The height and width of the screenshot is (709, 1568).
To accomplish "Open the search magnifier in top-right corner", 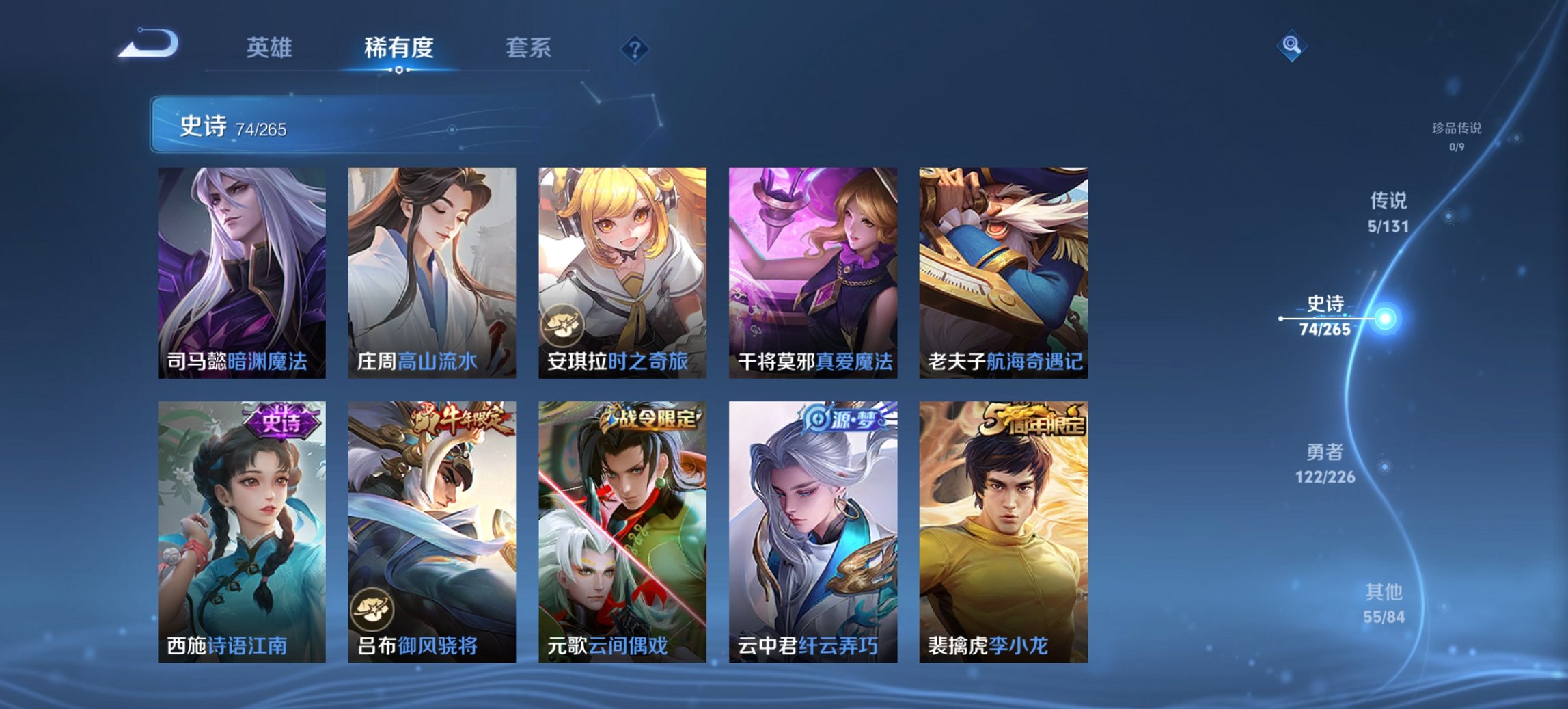I will (1290, 46).
